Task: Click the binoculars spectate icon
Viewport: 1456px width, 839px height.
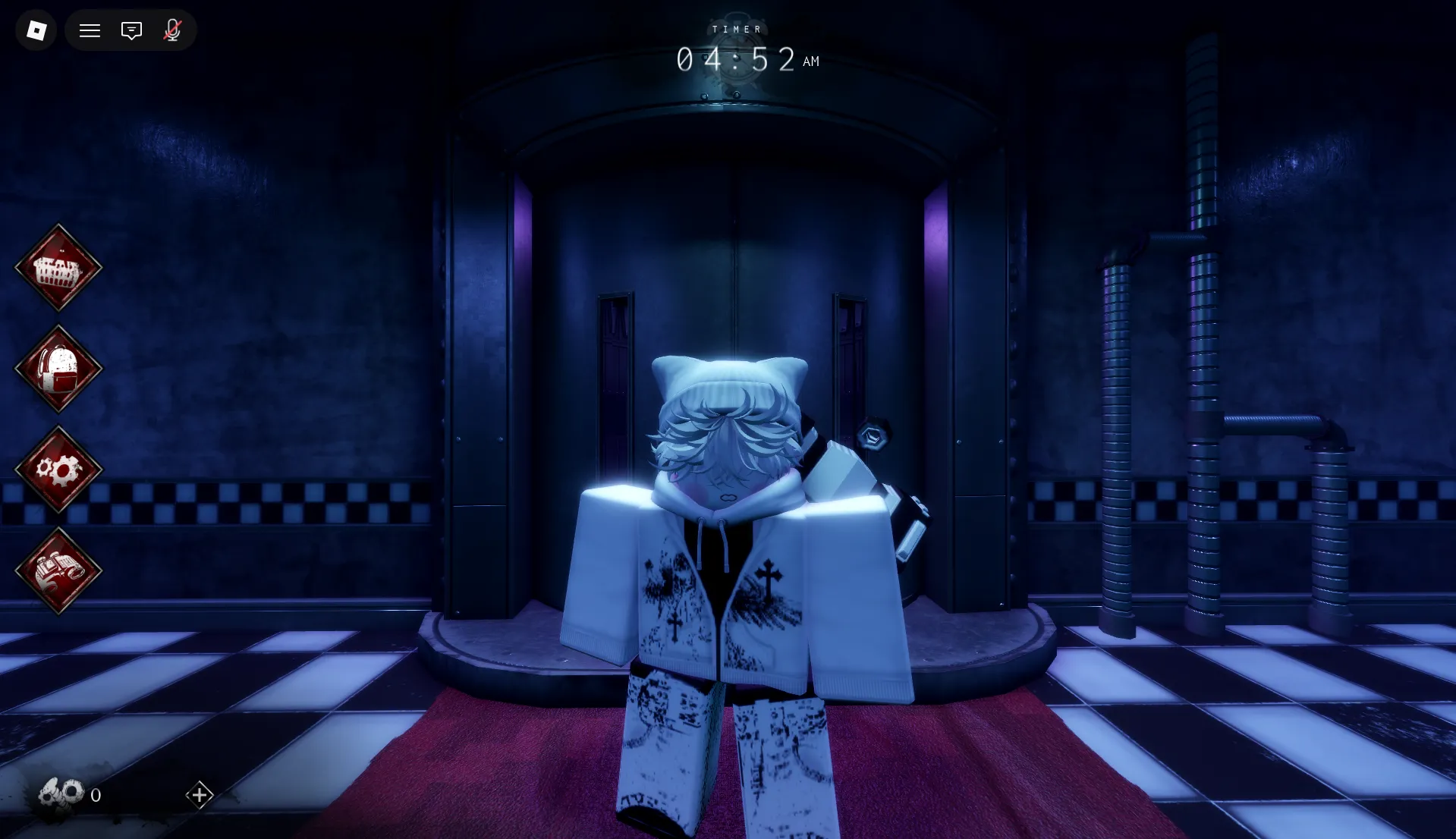Action: (58, 570)
